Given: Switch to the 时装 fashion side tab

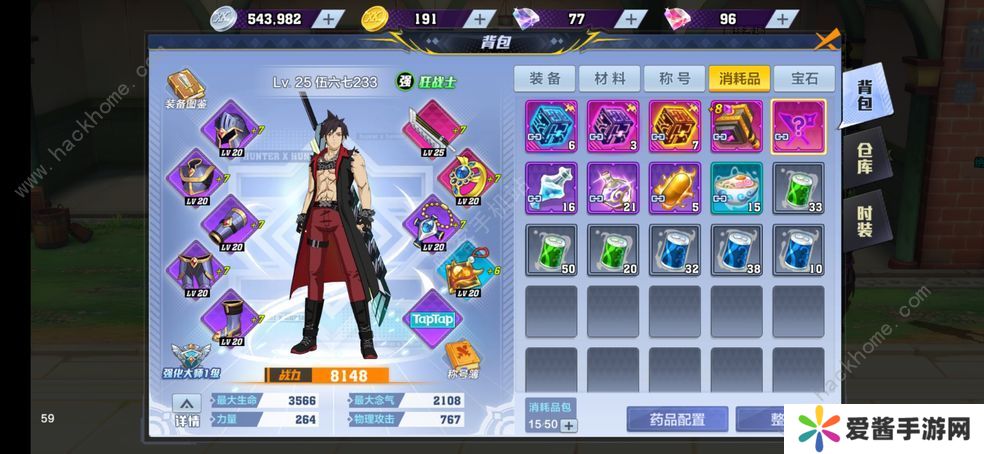Looking at the screenshot, I should pyautogui.click(x=864, y=218).
